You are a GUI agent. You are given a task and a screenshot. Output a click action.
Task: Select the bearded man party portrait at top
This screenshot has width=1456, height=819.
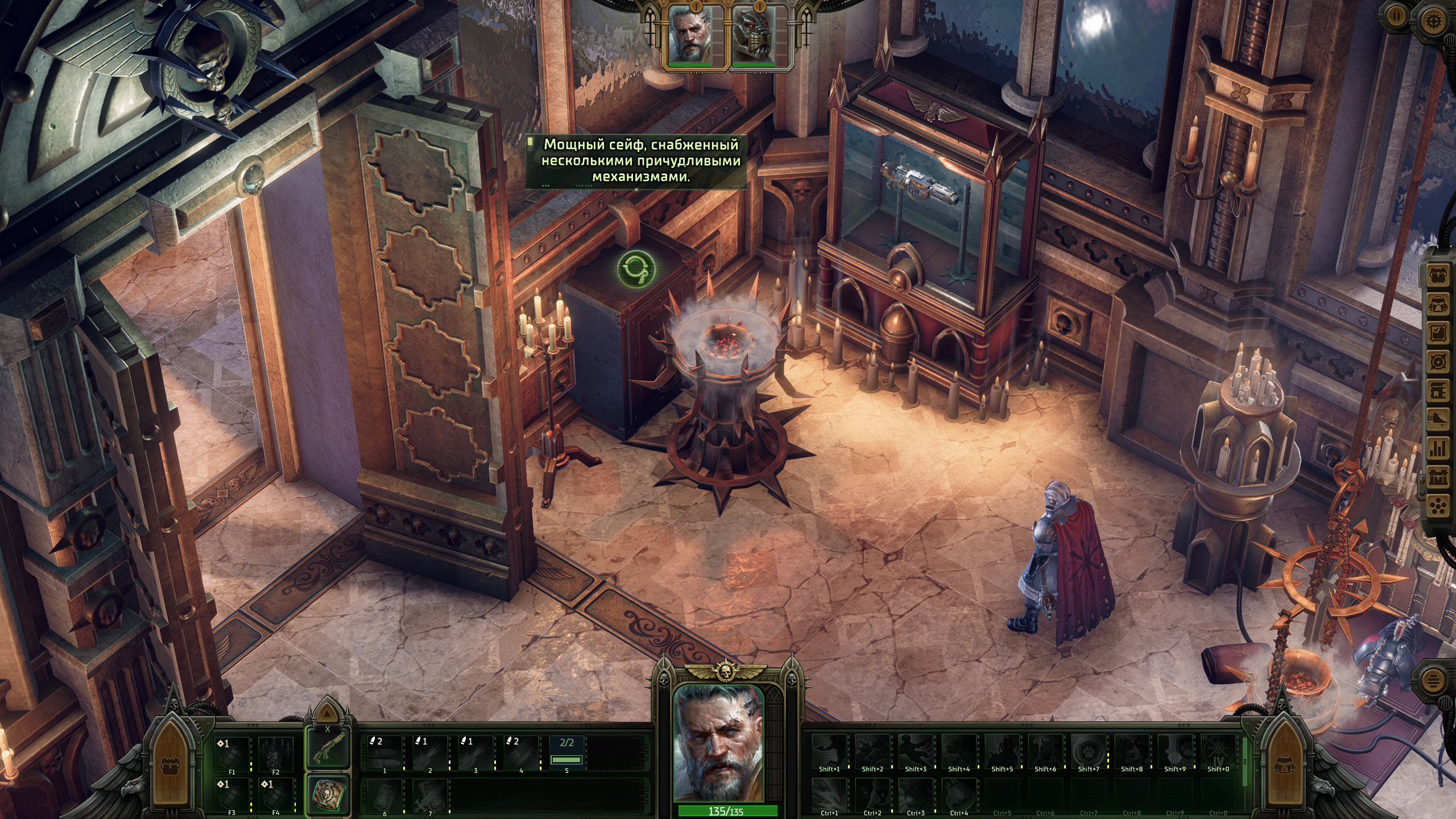click(x=689, y=34)
